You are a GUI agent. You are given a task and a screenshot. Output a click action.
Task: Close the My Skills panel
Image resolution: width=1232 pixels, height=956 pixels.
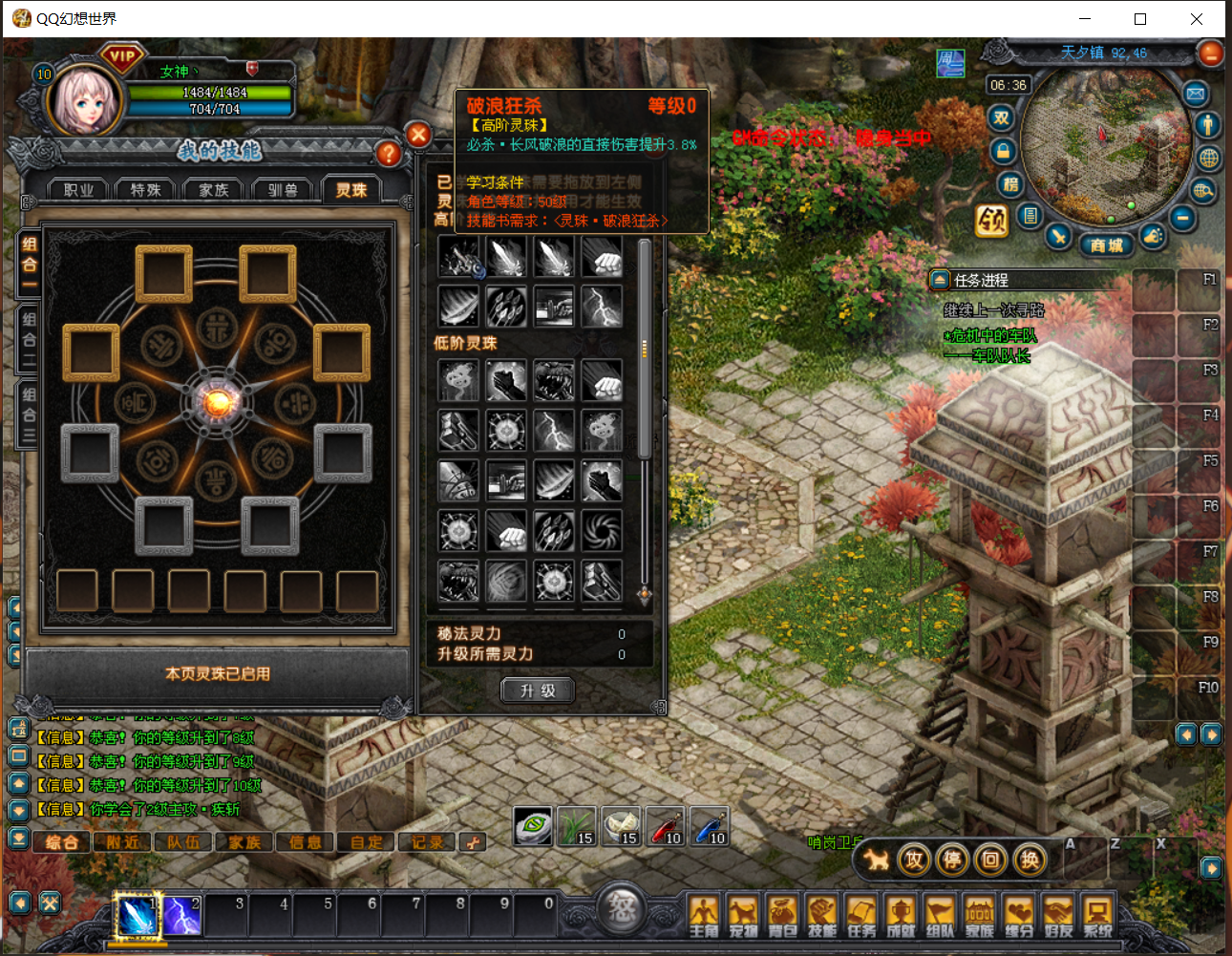click(x=418, y=135)
